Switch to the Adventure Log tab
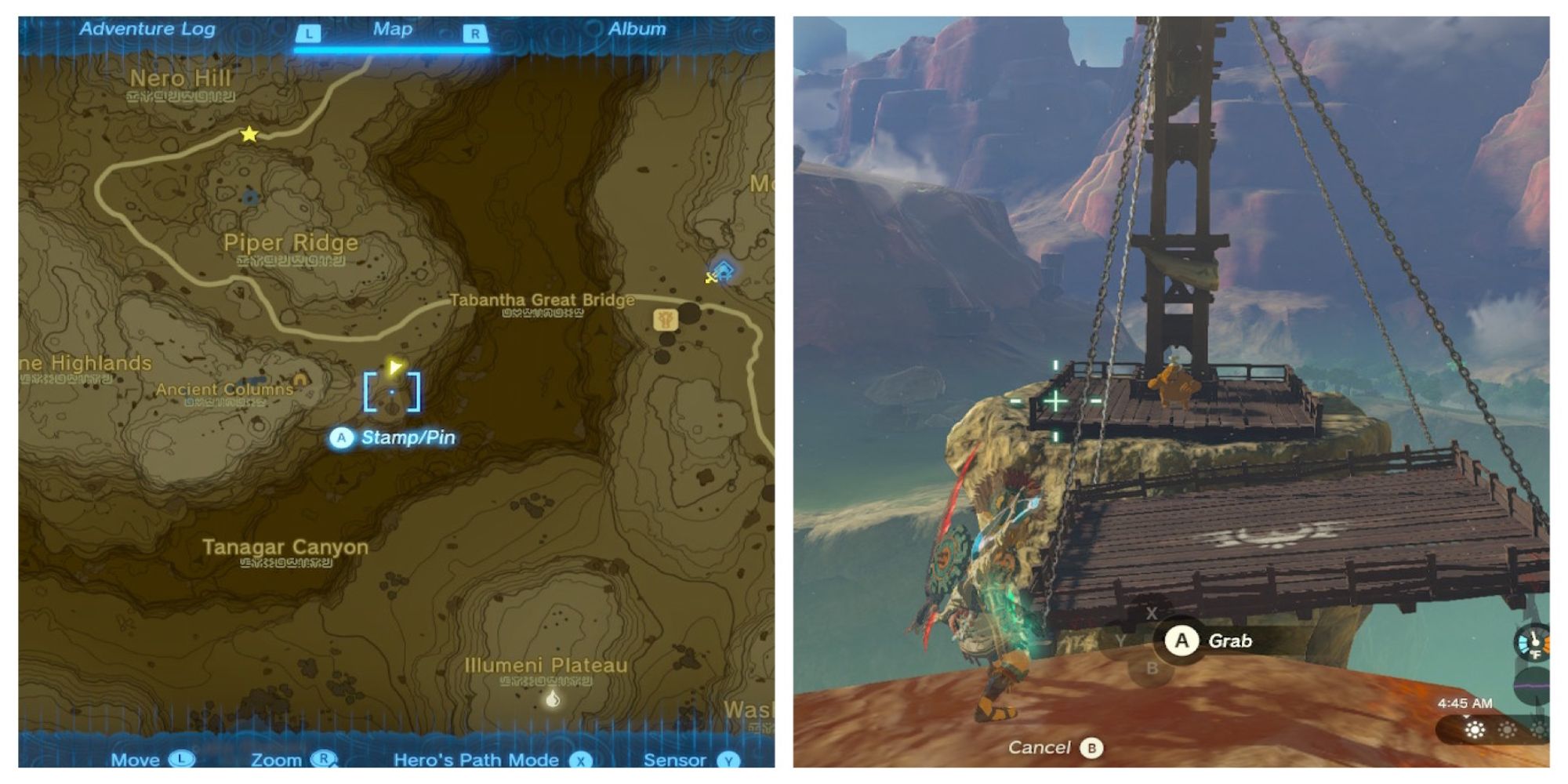The image size is (1568, 784). (x=147, y=29)
